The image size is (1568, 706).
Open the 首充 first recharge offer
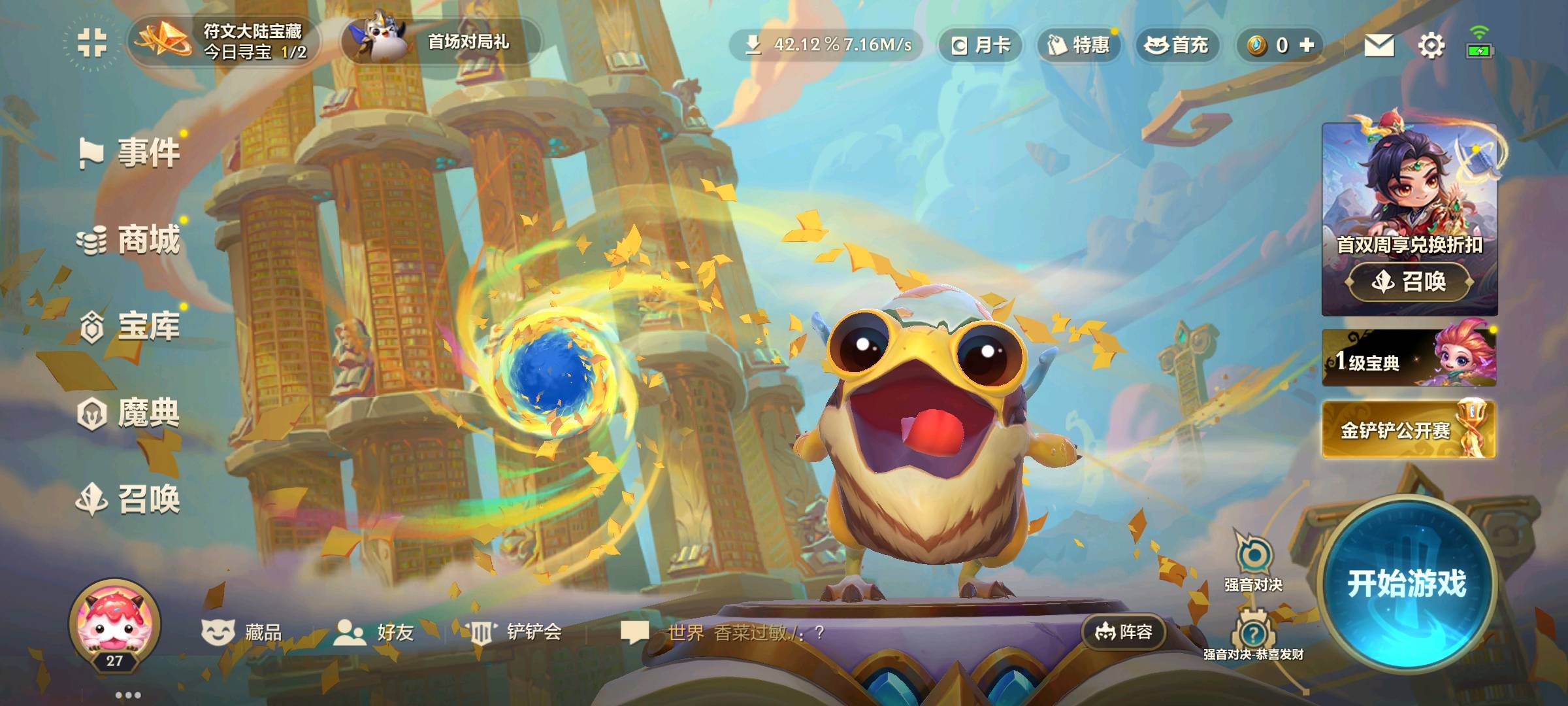[1177, 45]
